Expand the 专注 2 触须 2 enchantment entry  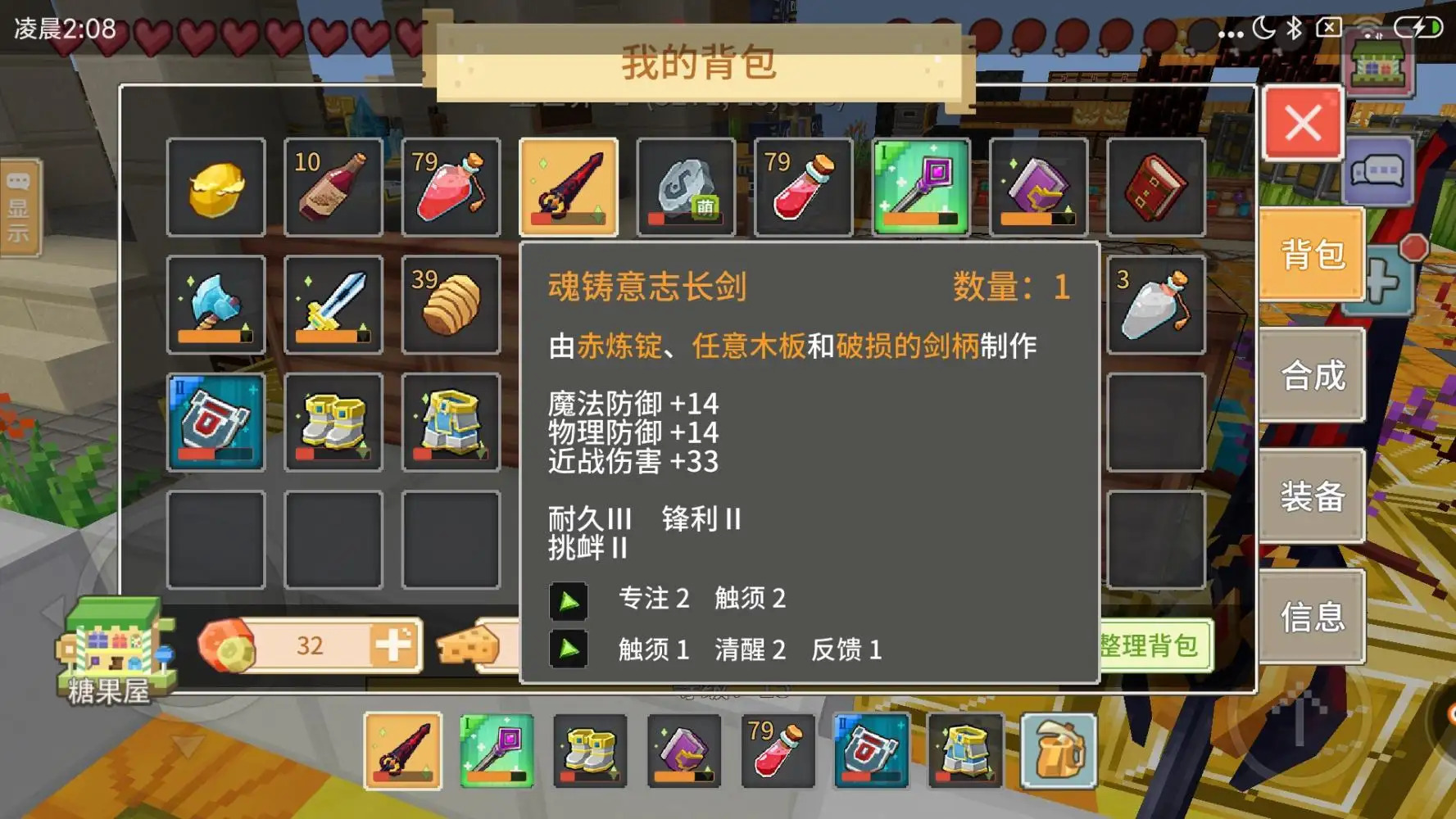[569, 599]
